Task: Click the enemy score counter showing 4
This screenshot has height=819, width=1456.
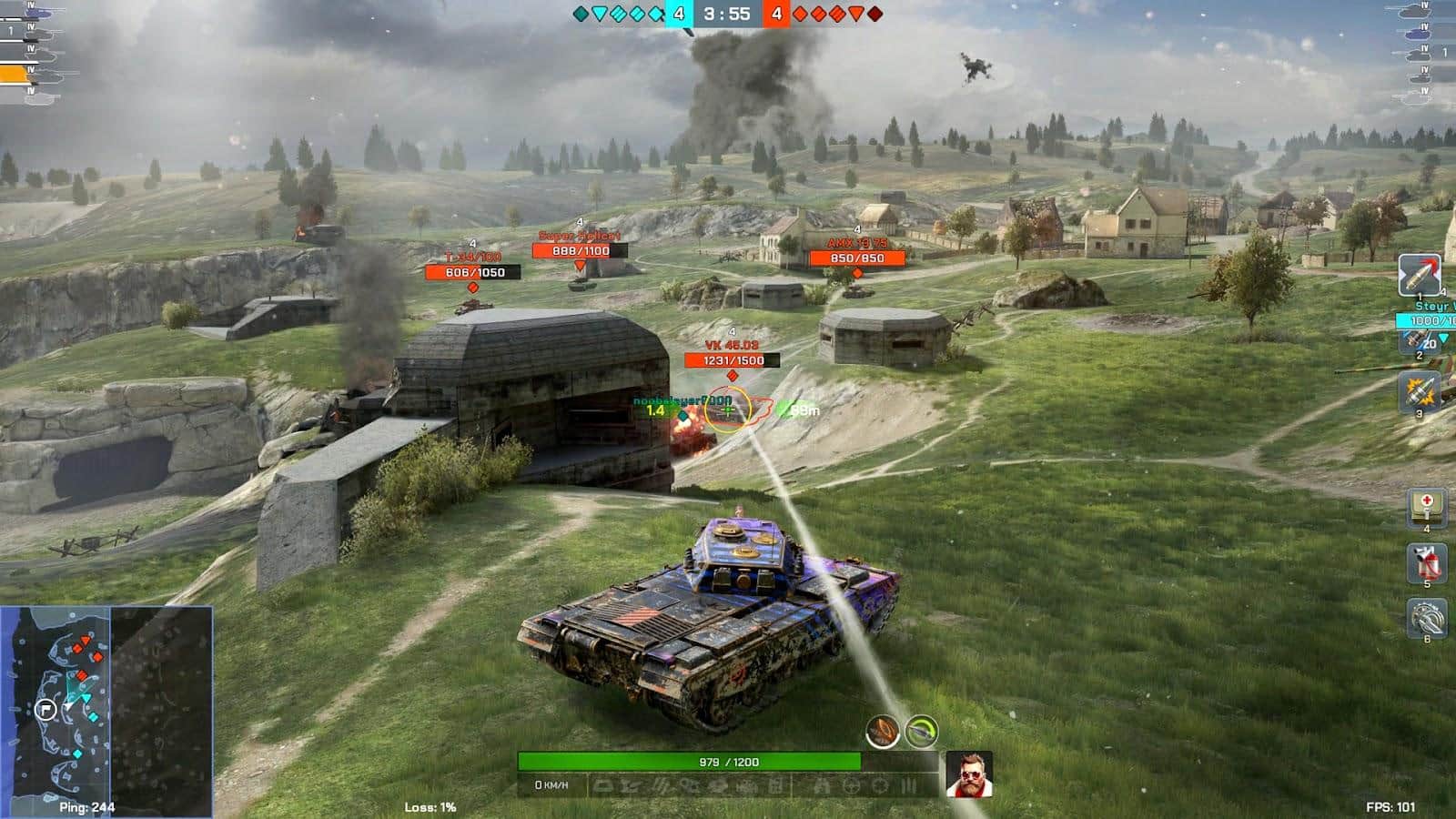Action: tap(775, 13)
